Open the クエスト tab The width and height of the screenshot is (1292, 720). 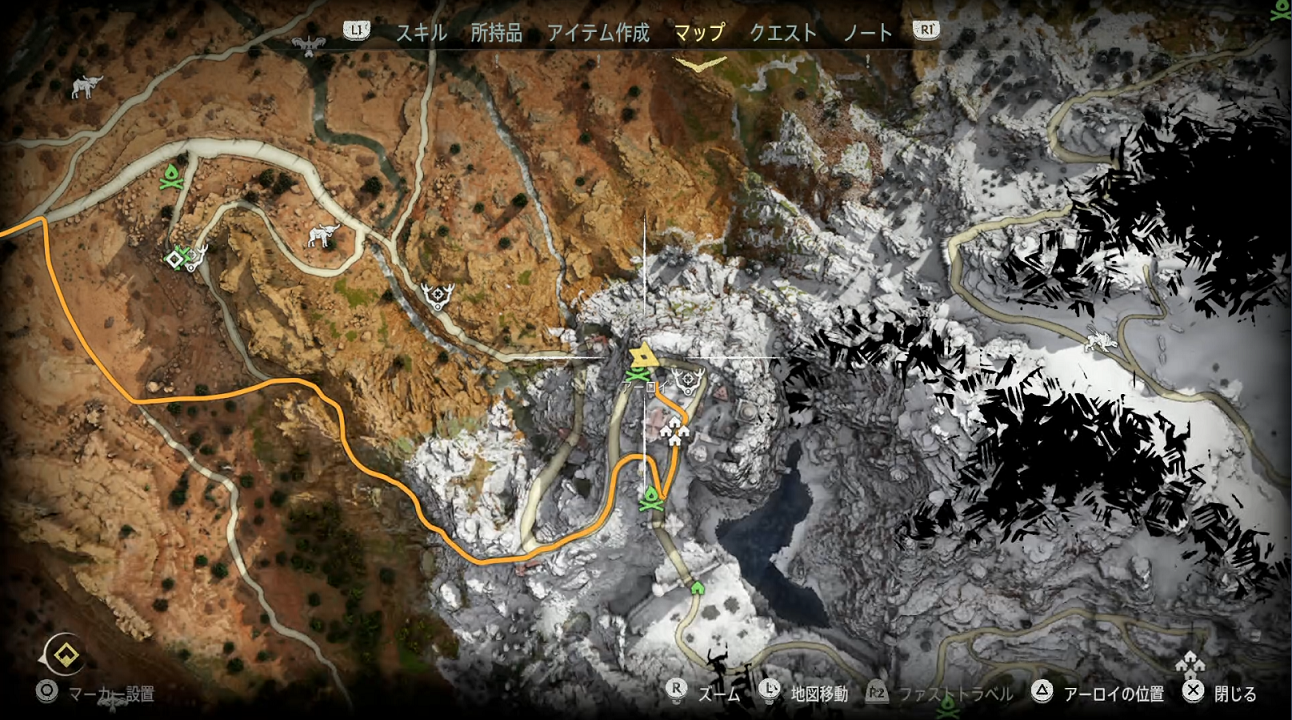coord(783,32)
